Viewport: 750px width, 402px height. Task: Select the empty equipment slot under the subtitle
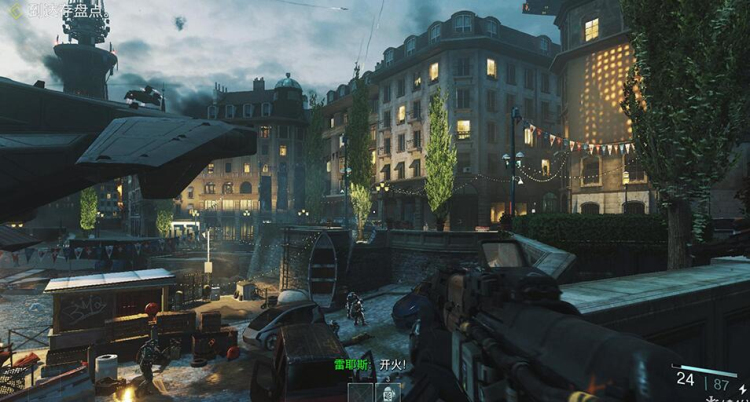[360, 393]
